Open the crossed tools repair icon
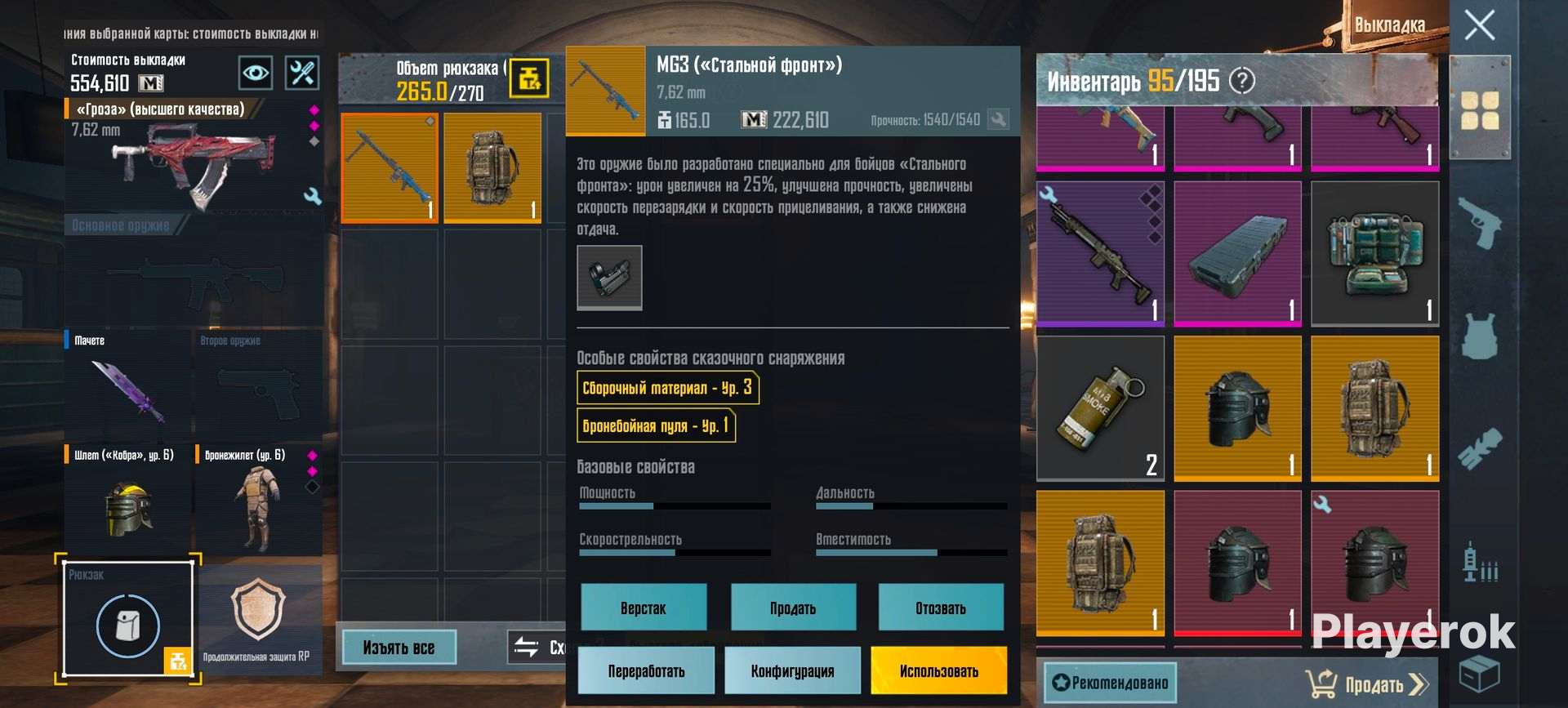 [301, 73]
